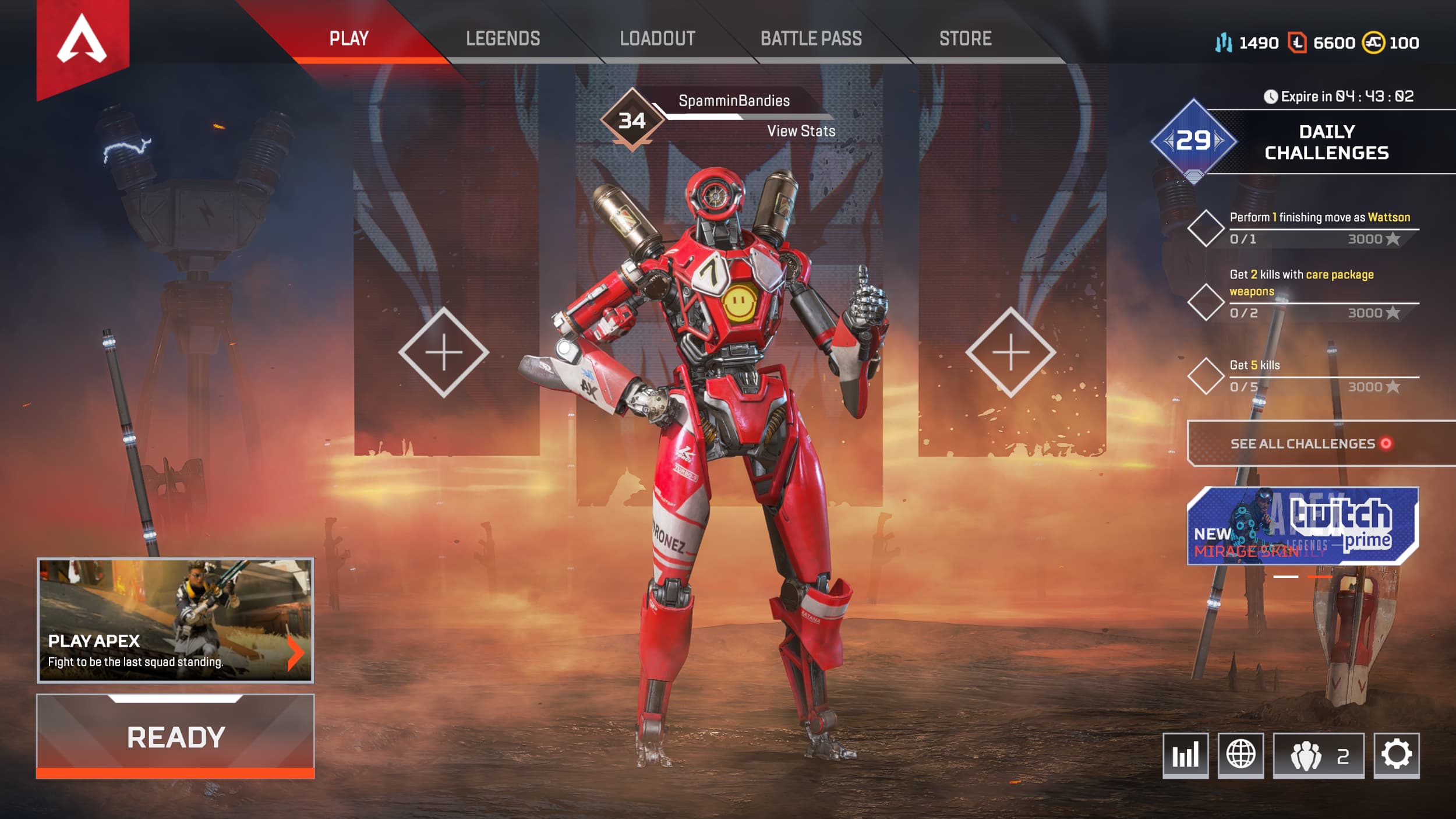Click the crafting metals currency icon

tap(1225, 42)
